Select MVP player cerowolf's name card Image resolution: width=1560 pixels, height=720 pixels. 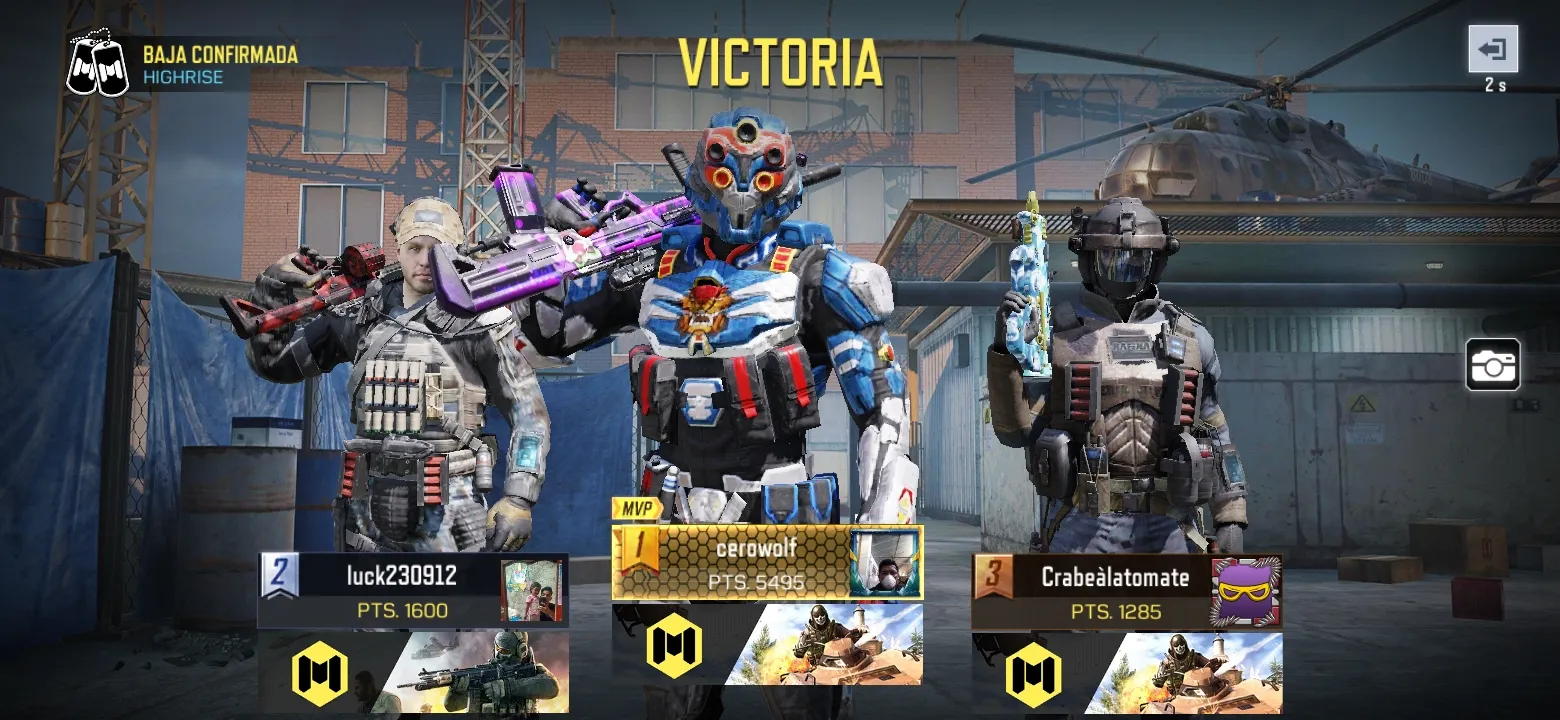[755, 562]
